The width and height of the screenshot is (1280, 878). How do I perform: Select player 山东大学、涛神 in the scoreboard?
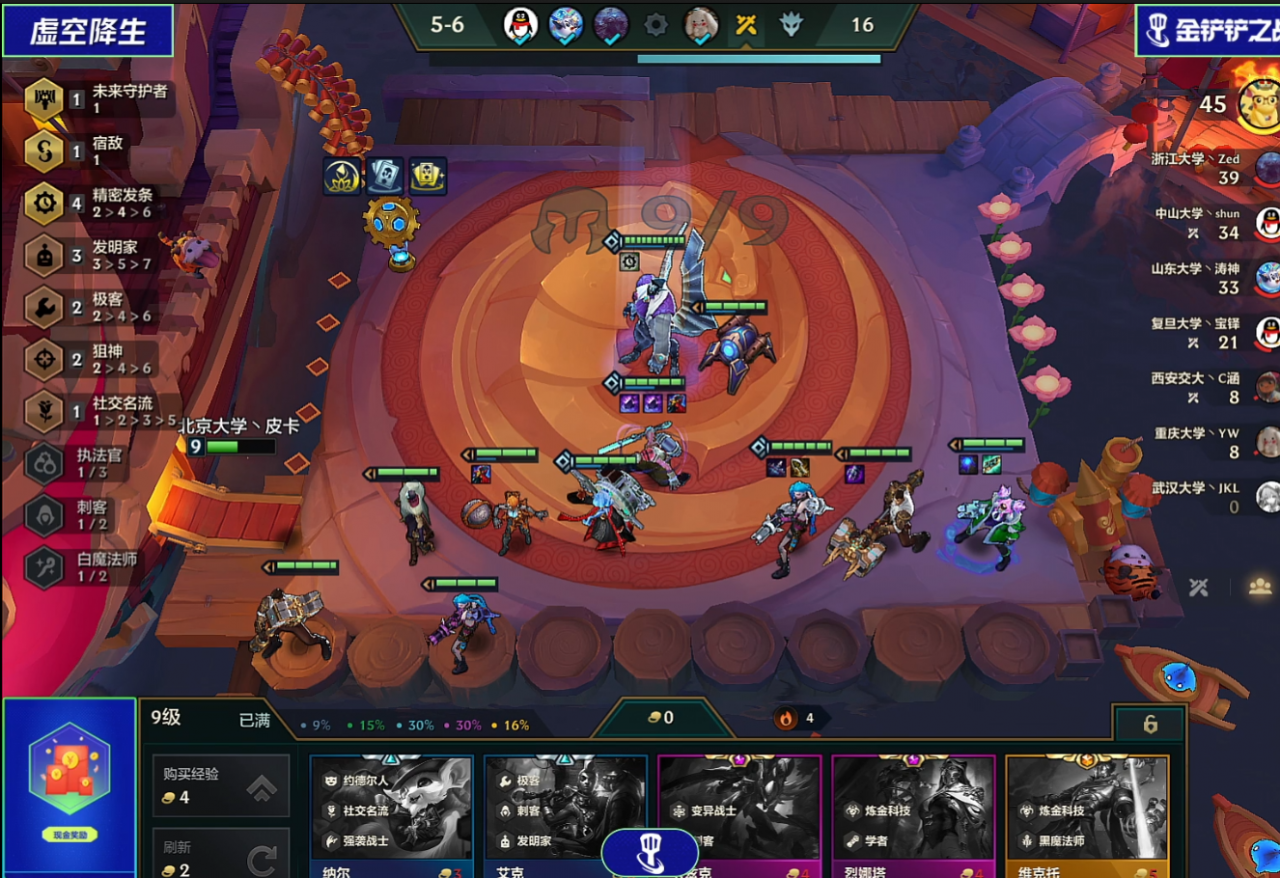pos(1267,277)
